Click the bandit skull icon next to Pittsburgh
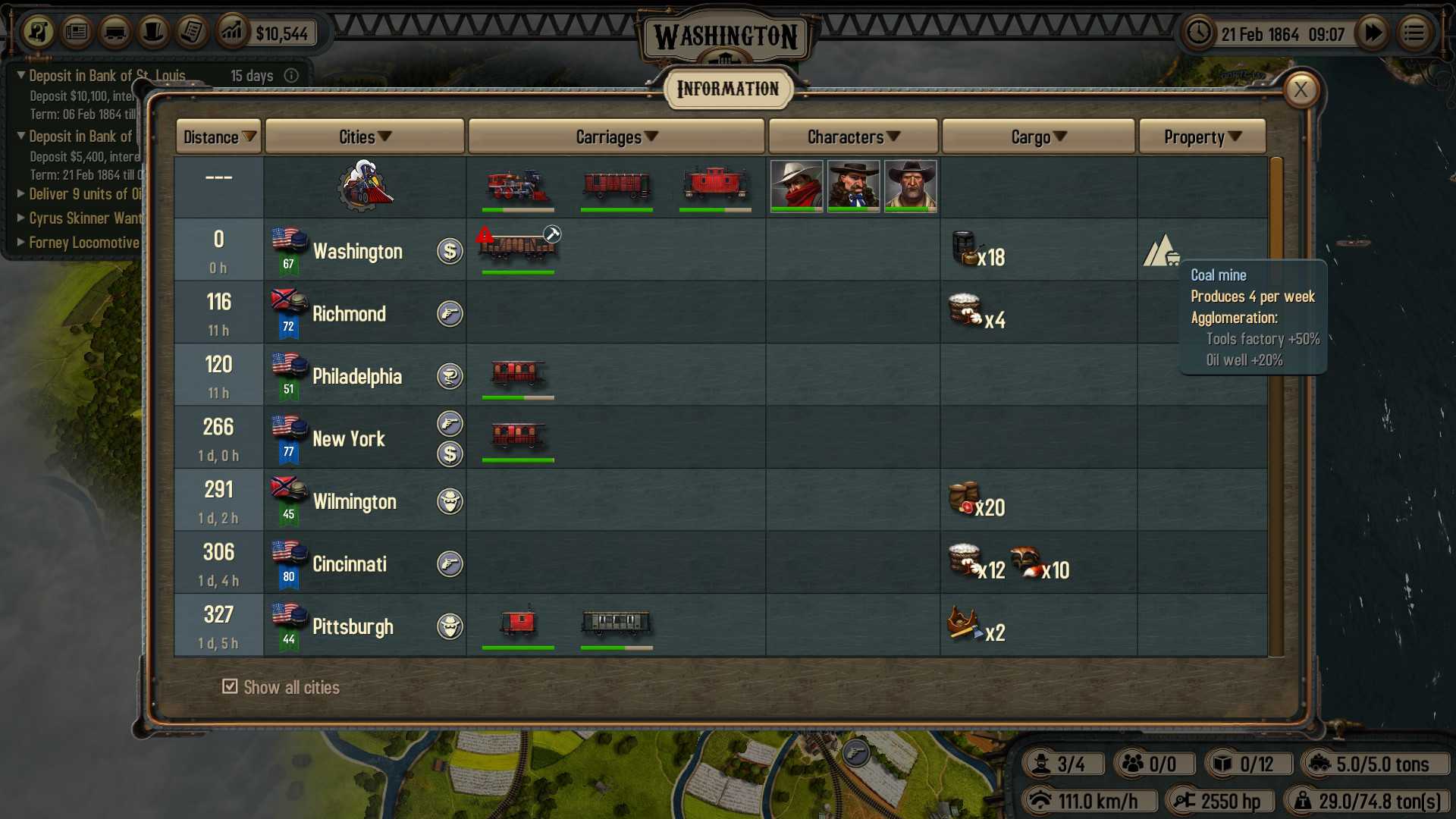 pos(450,627)
